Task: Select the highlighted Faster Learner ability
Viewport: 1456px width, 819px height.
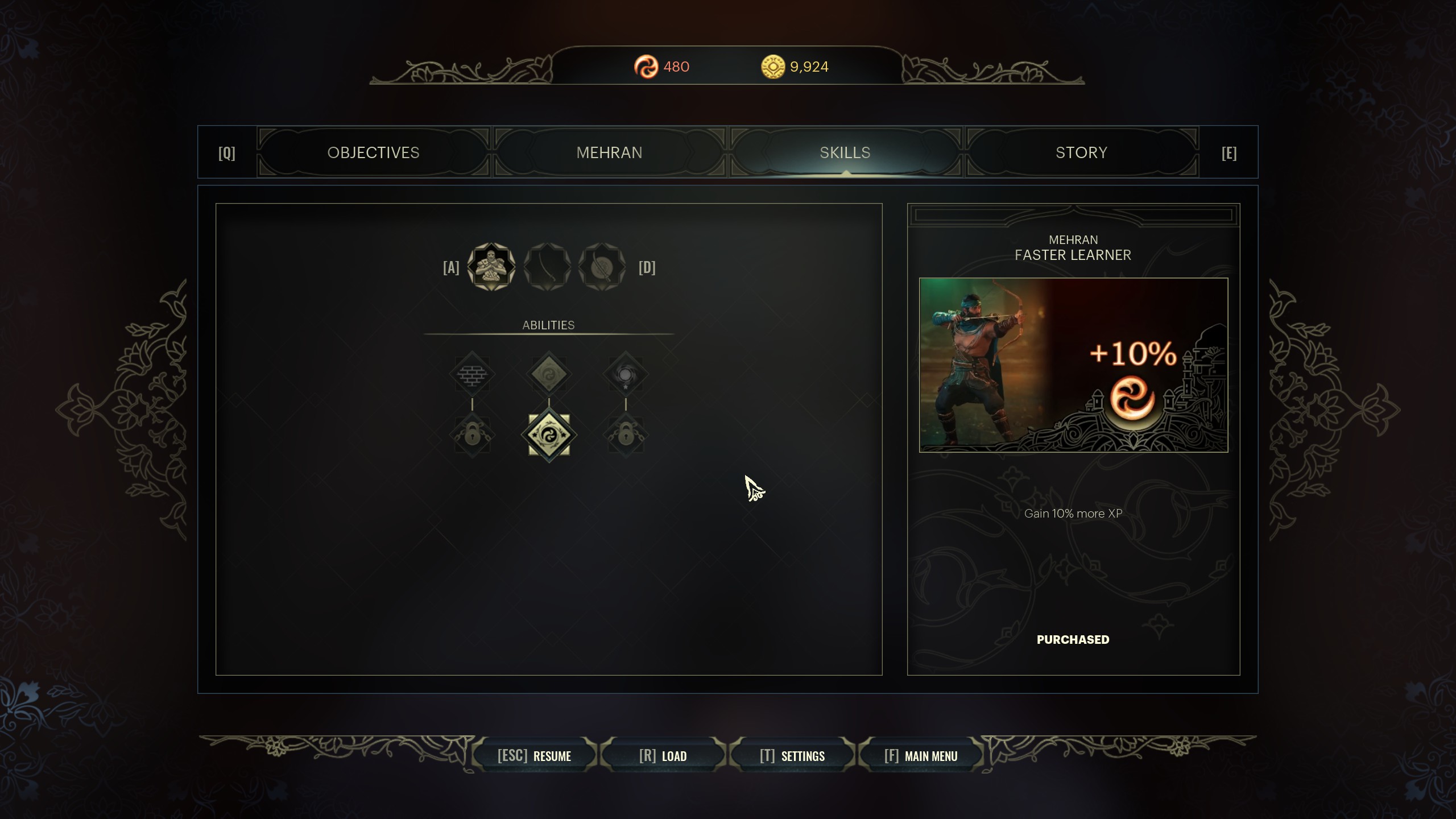Action: [549, 435]
